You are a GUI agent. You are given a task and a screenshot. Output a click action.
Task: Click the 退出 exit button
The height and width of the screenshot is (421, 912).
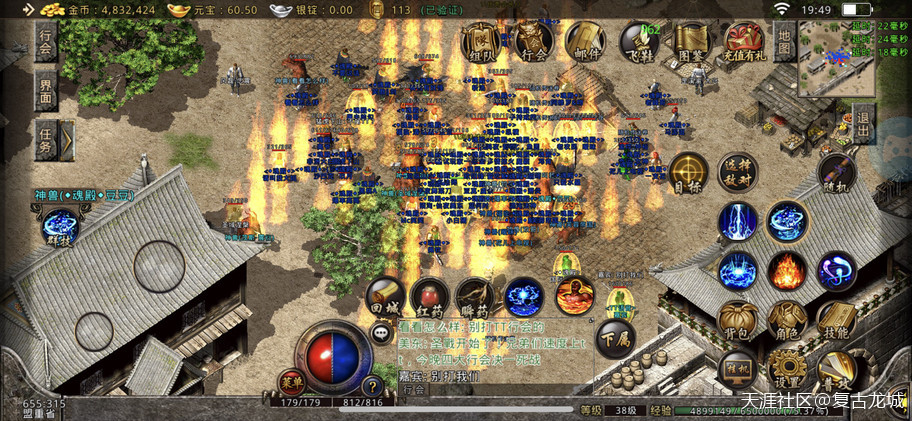point(864,130)
